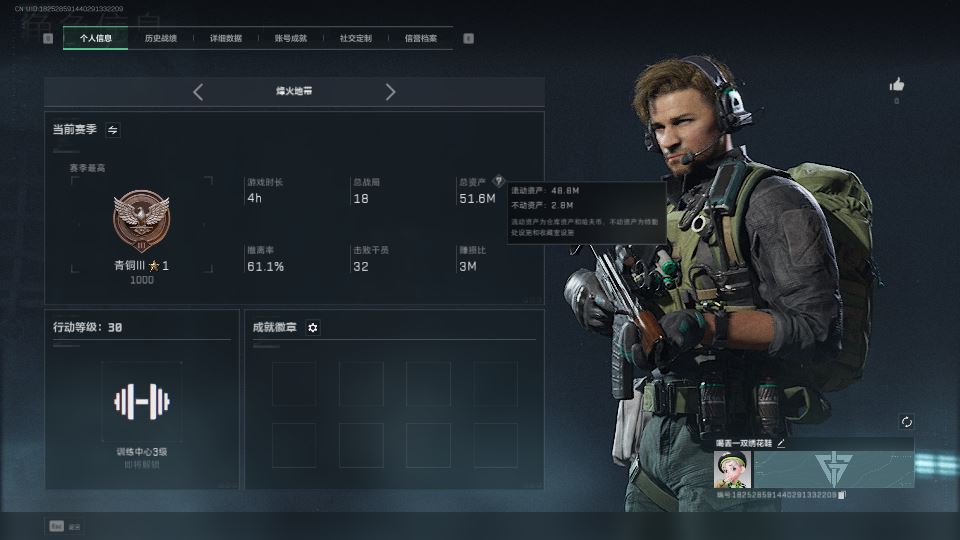Open the 详细数据 tab

coord(225,39)
